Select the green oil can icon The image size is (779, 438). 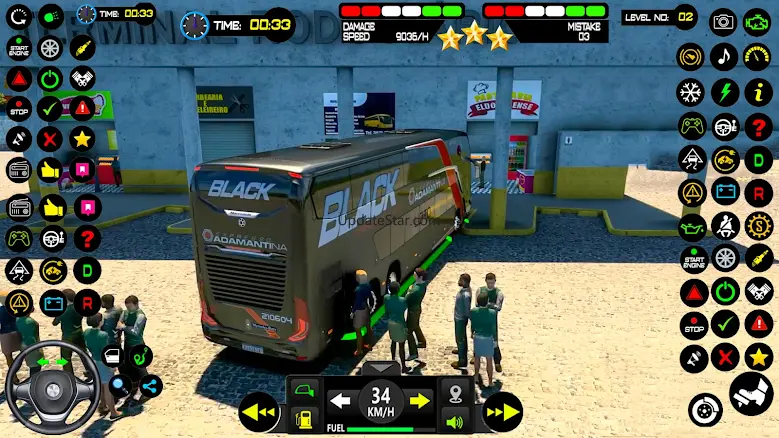[x=692, y=227]
